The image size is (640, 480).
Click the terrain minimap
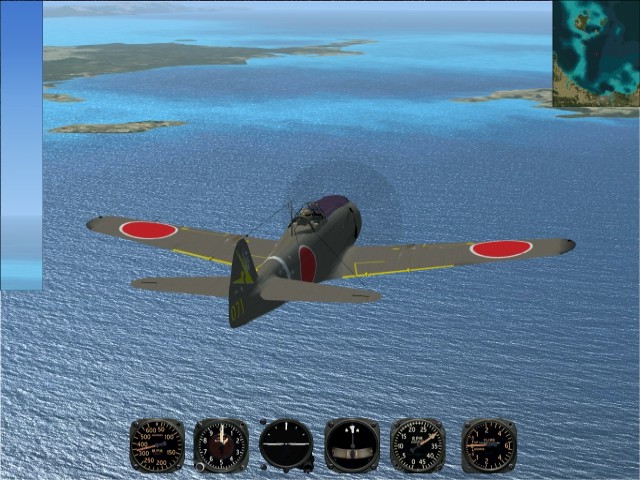point(596,53)
